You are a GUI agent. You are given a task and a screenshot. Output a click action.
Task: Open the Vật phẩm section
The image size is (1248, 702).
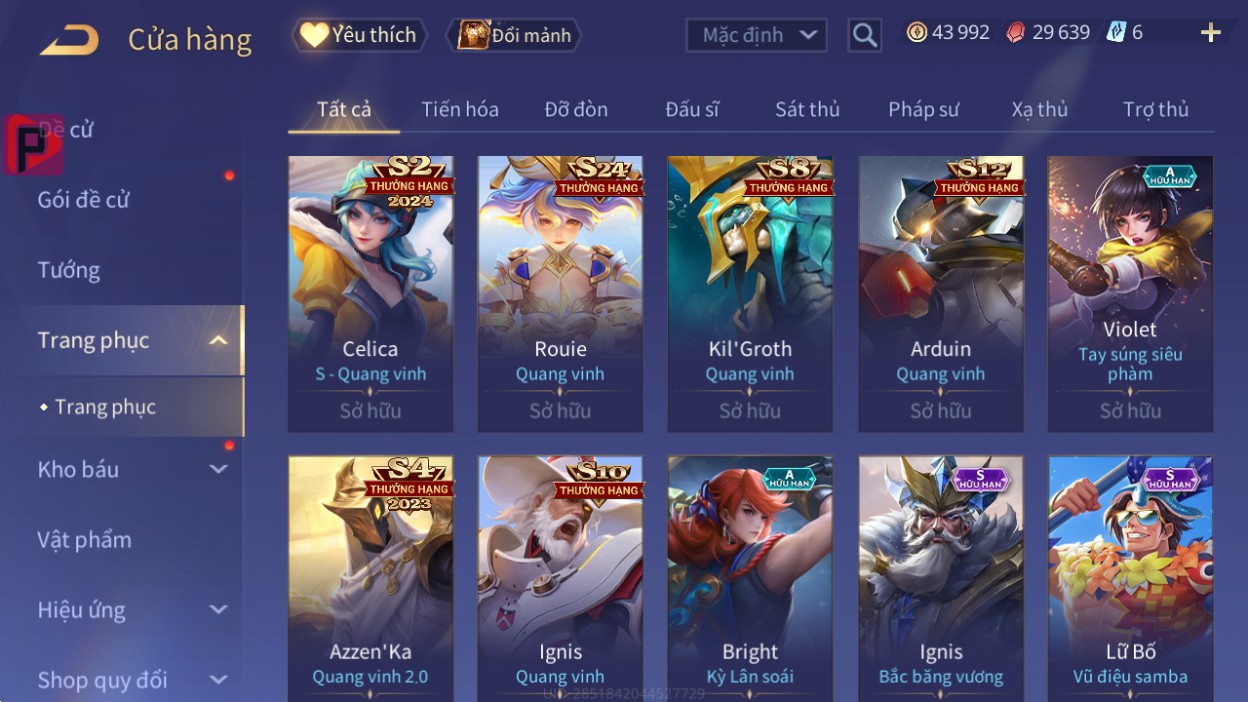(85, 540)
